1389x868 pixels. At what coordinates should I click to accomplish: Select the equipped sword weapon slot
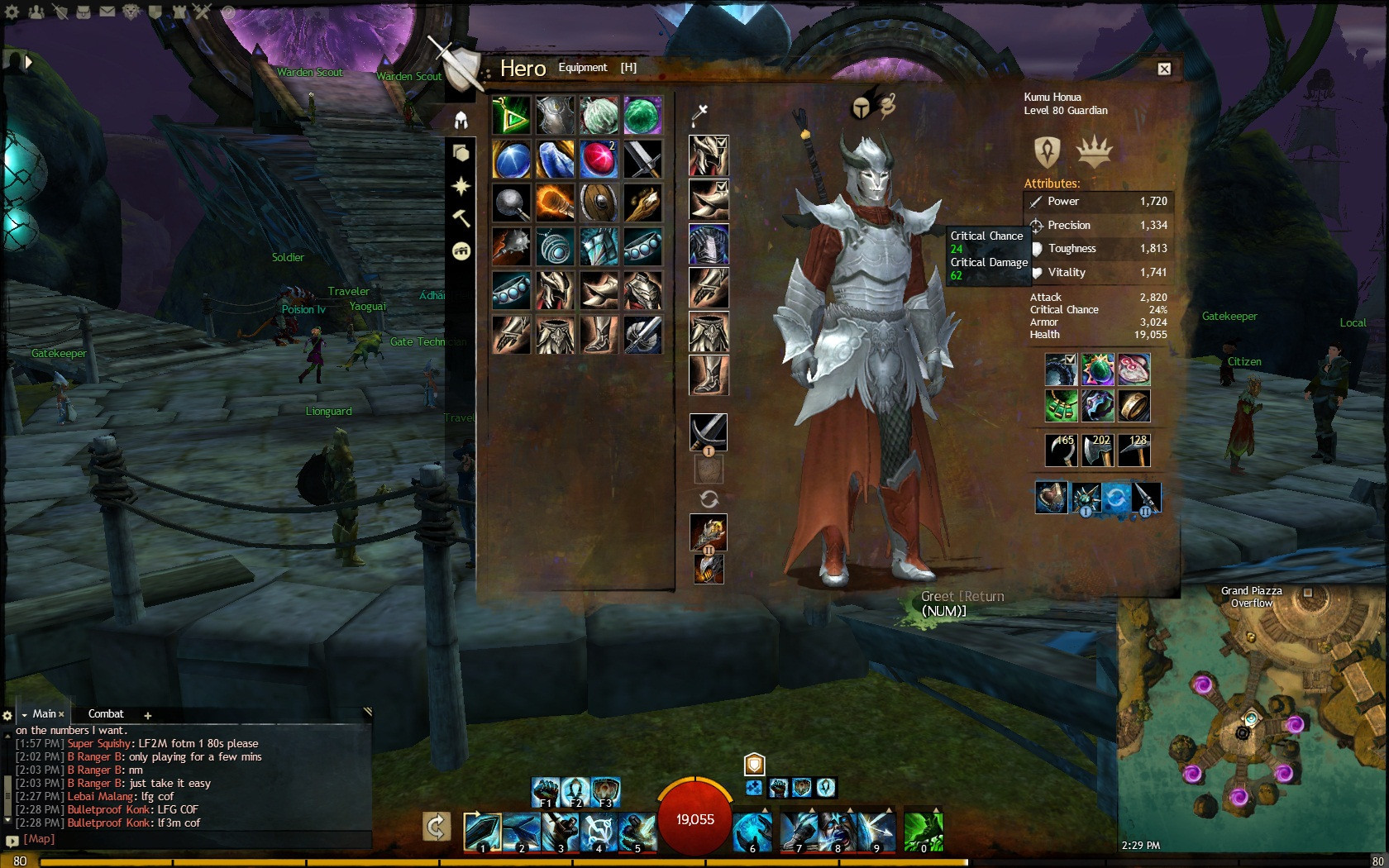click(x=709, y=432)
